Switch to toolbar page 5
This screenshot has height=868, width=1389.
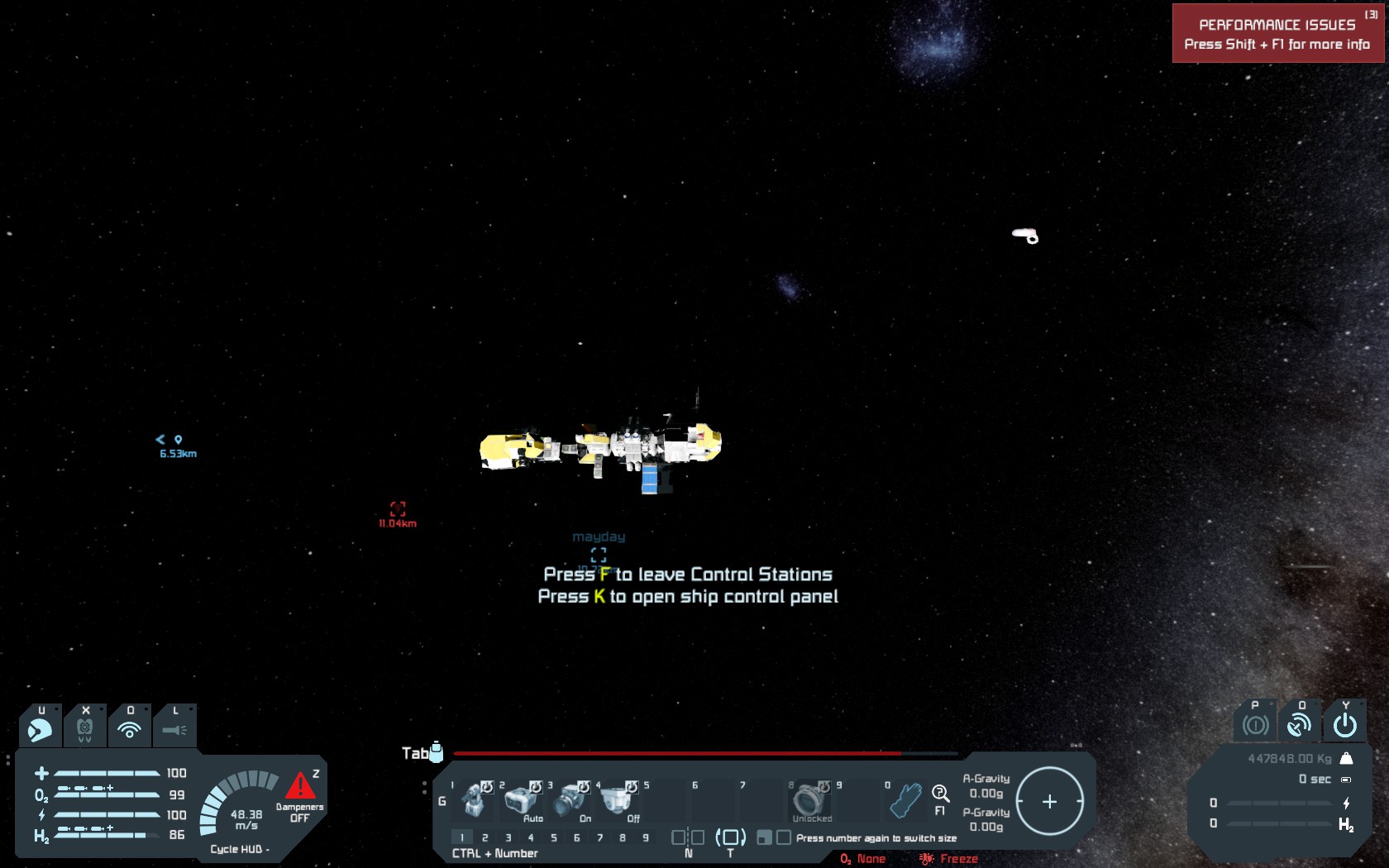click(554, 837)
